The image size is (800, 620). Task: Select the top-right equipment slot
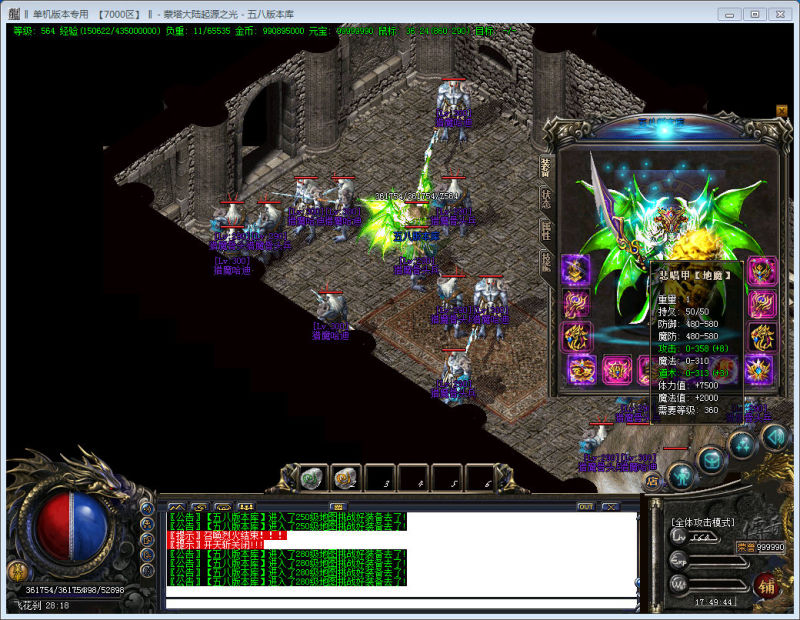[762, 269]
